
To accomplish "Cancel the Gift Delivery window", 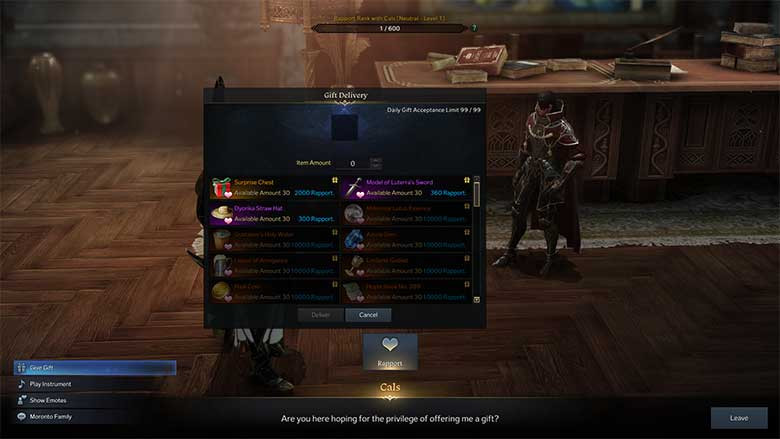I will (368, 314).
